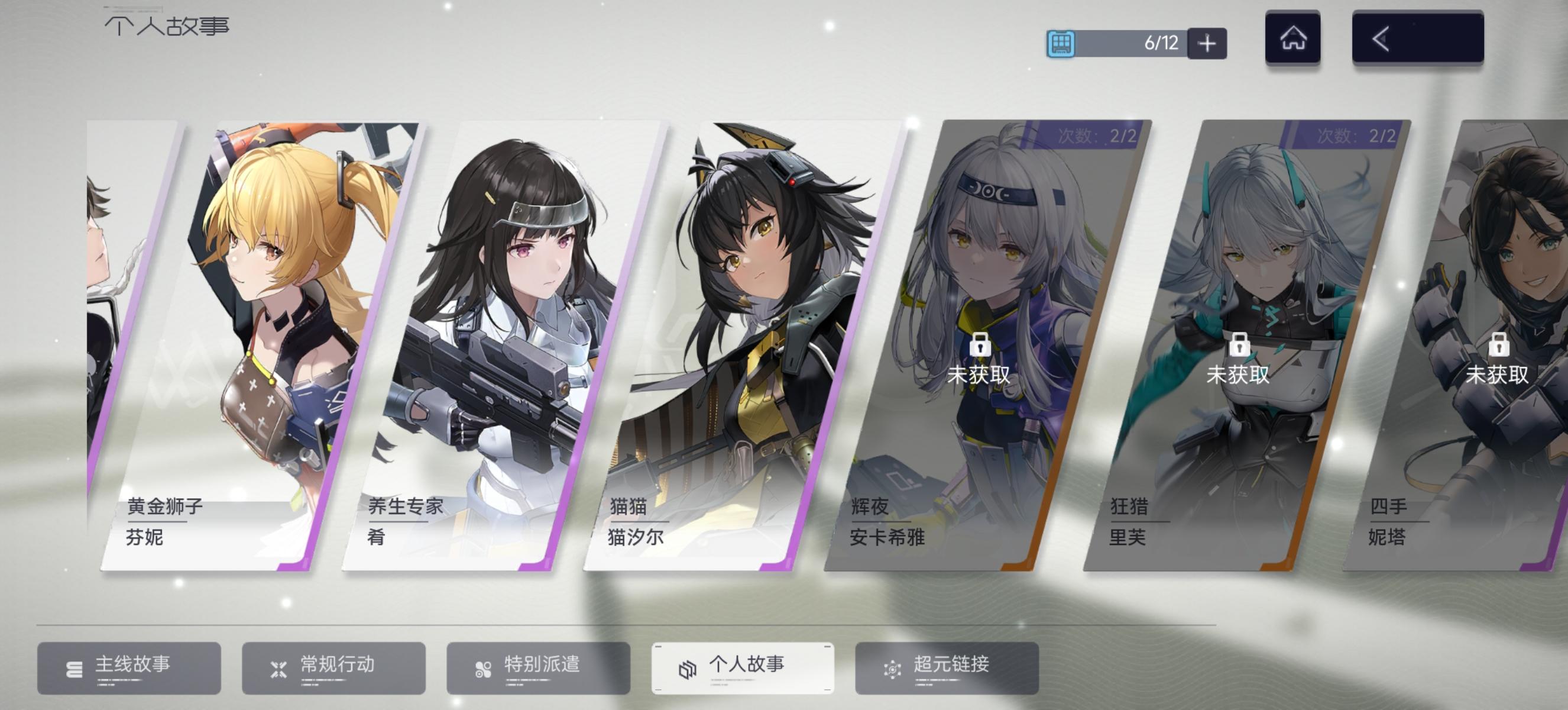
Task: Select the 特别派遣 menu item
Action: [539, 666]
